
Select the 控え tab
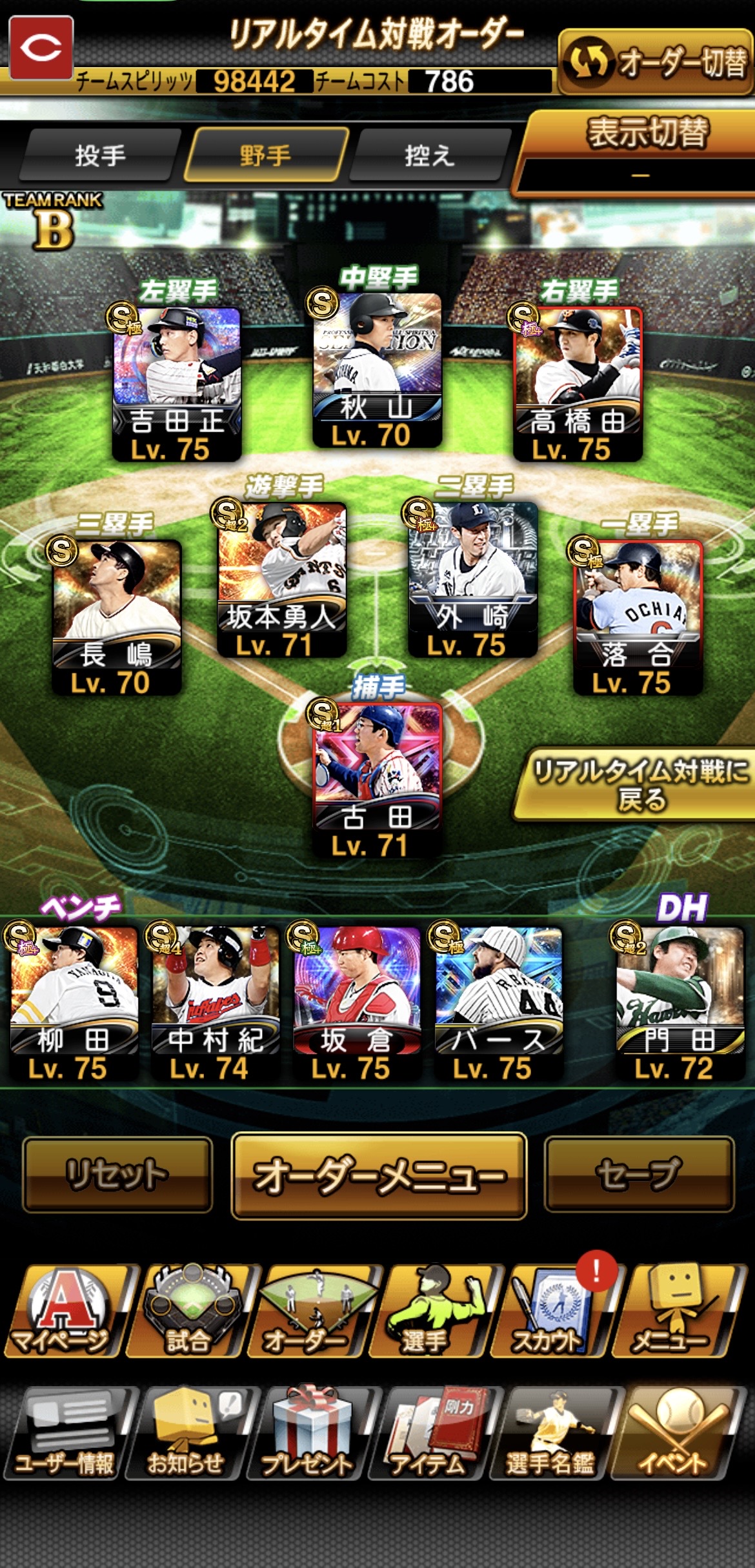pyautogui.click(x=429, y=155)
